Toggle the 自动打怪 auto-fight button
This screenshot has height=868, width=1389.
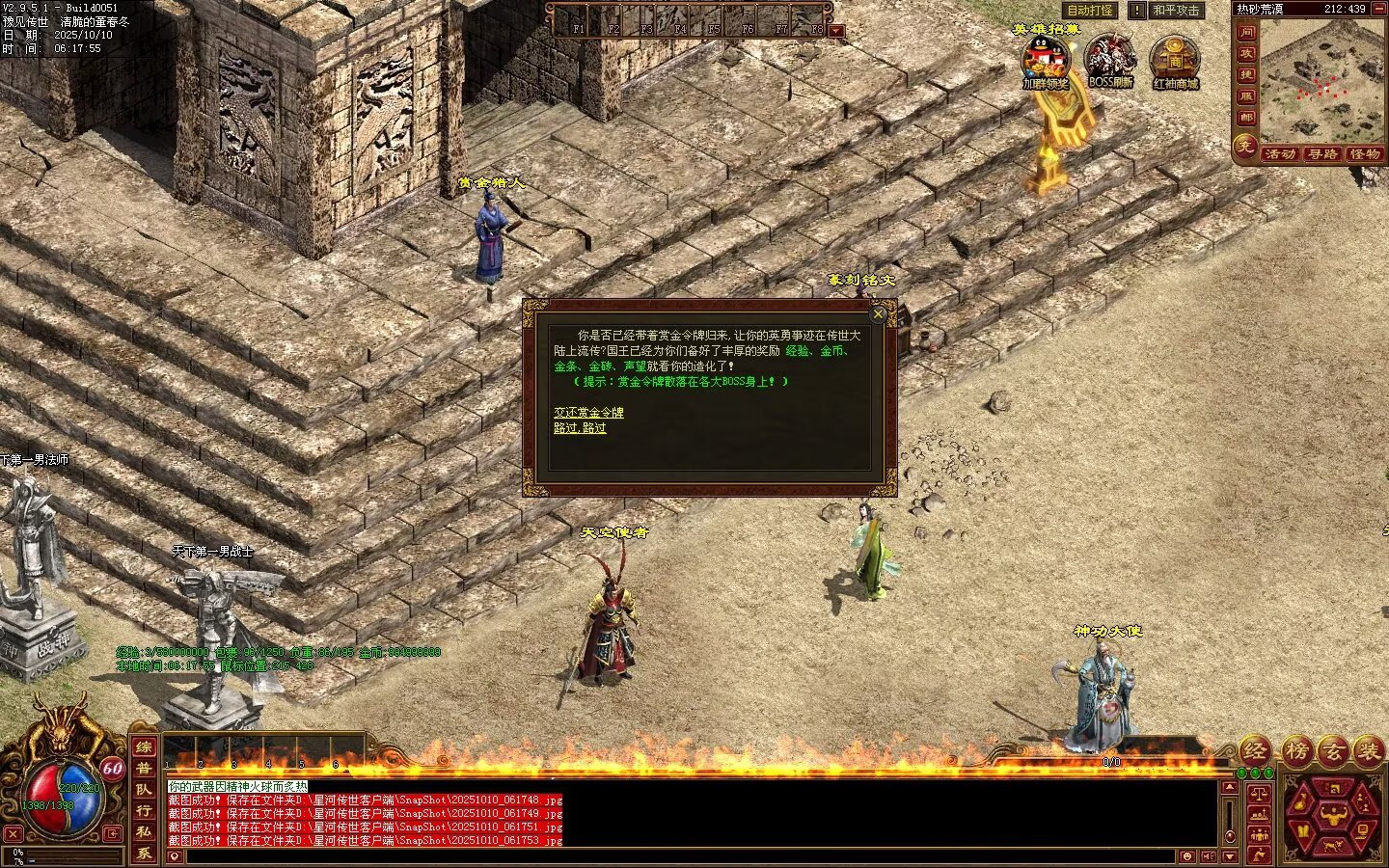click(x=1090, y=11)
